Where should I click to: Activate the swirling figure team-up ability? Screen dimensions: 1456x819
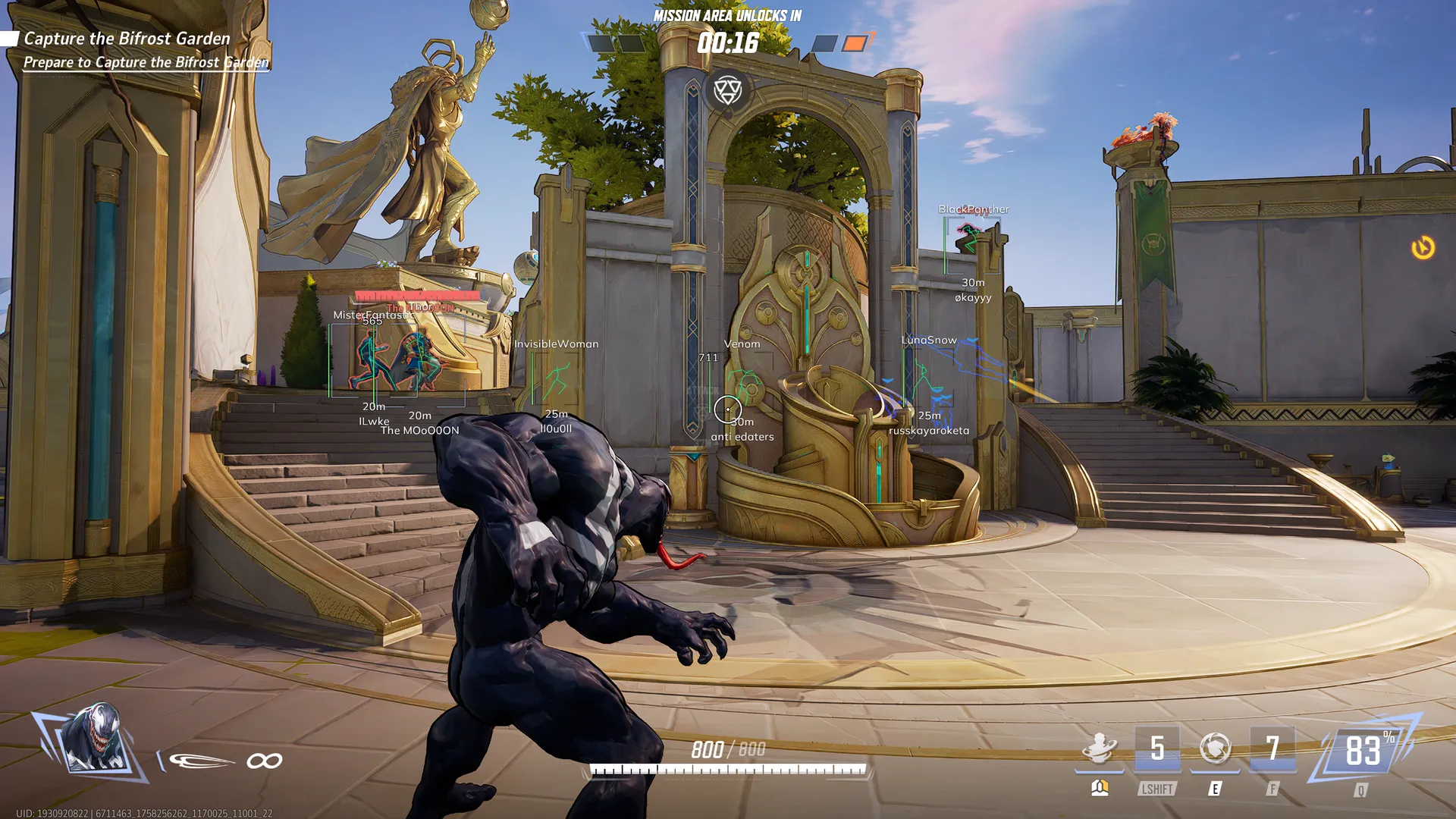click(x=1099, y=748)
